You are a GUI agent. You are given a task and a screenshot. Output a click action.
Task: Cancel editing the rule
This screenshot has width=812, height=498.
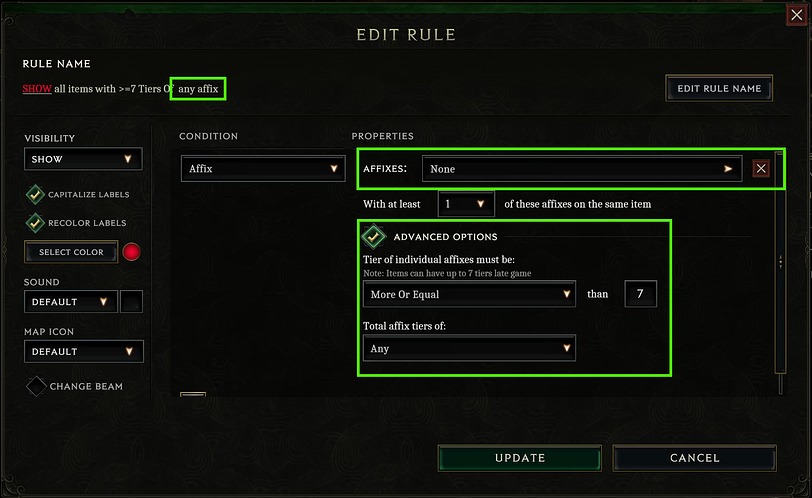point(694,458)
